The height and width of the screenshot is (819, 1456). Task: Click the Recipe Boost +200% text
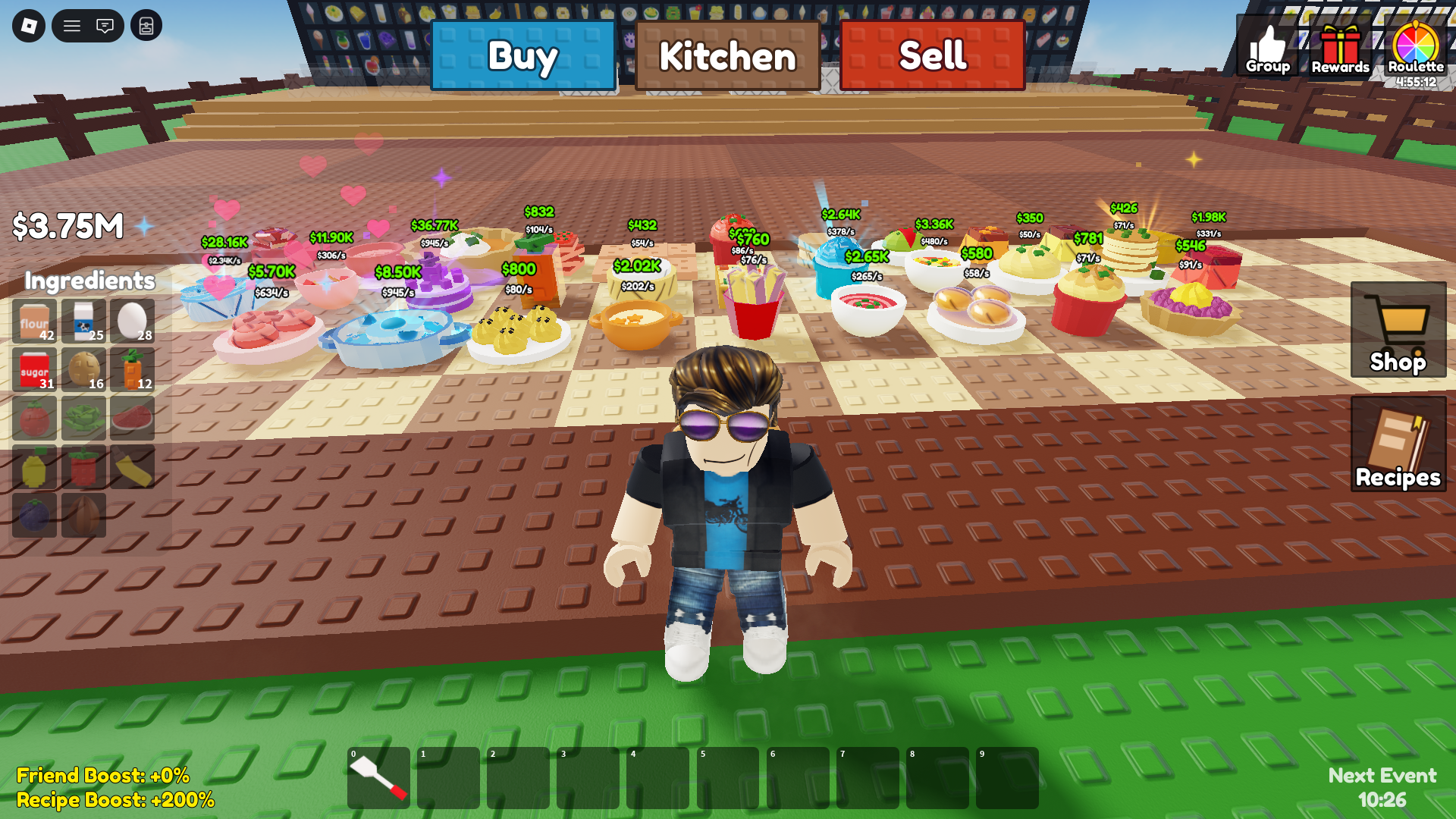tap(116, 799)
